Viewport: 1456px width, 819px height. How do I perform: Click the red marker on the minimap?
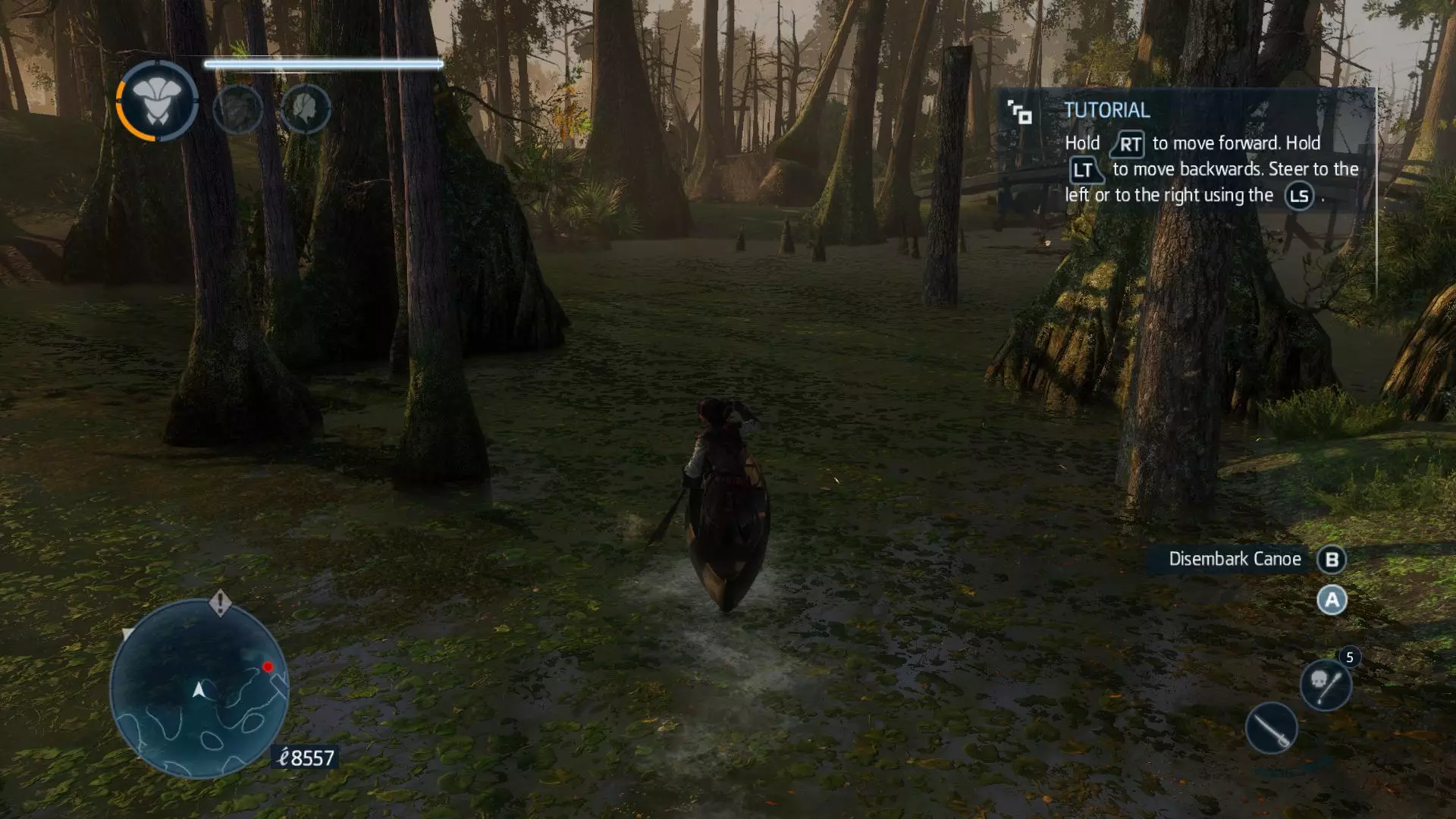point(268,667)
